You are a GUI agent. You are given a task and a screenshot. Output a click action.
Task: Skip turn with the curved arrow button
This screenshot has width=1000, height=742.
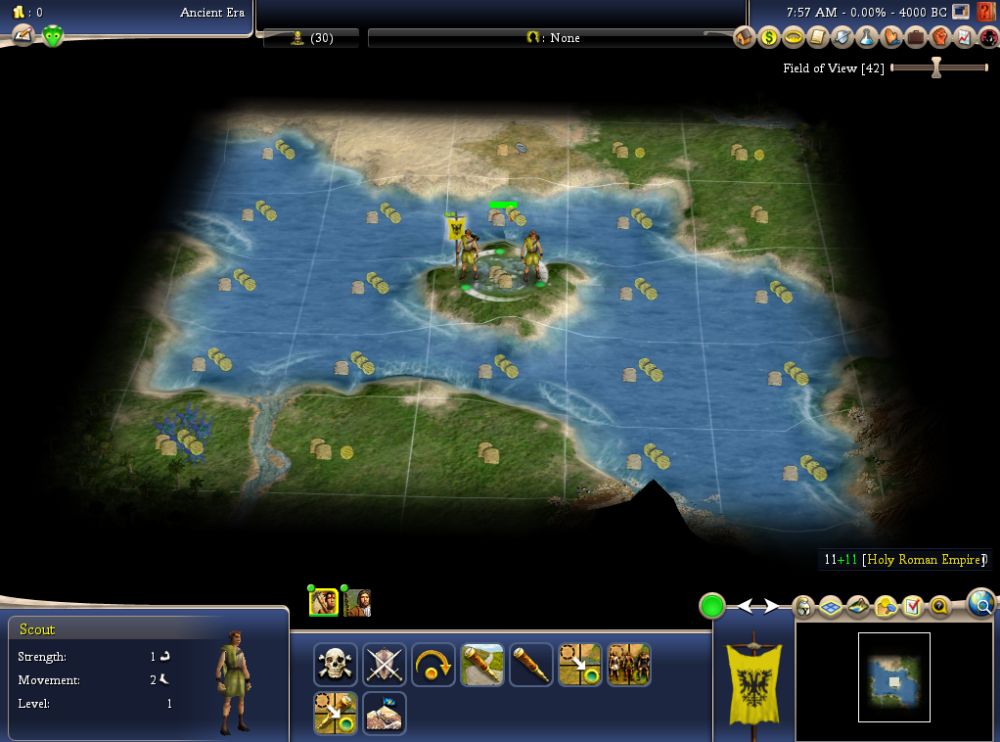coord(433,665)
